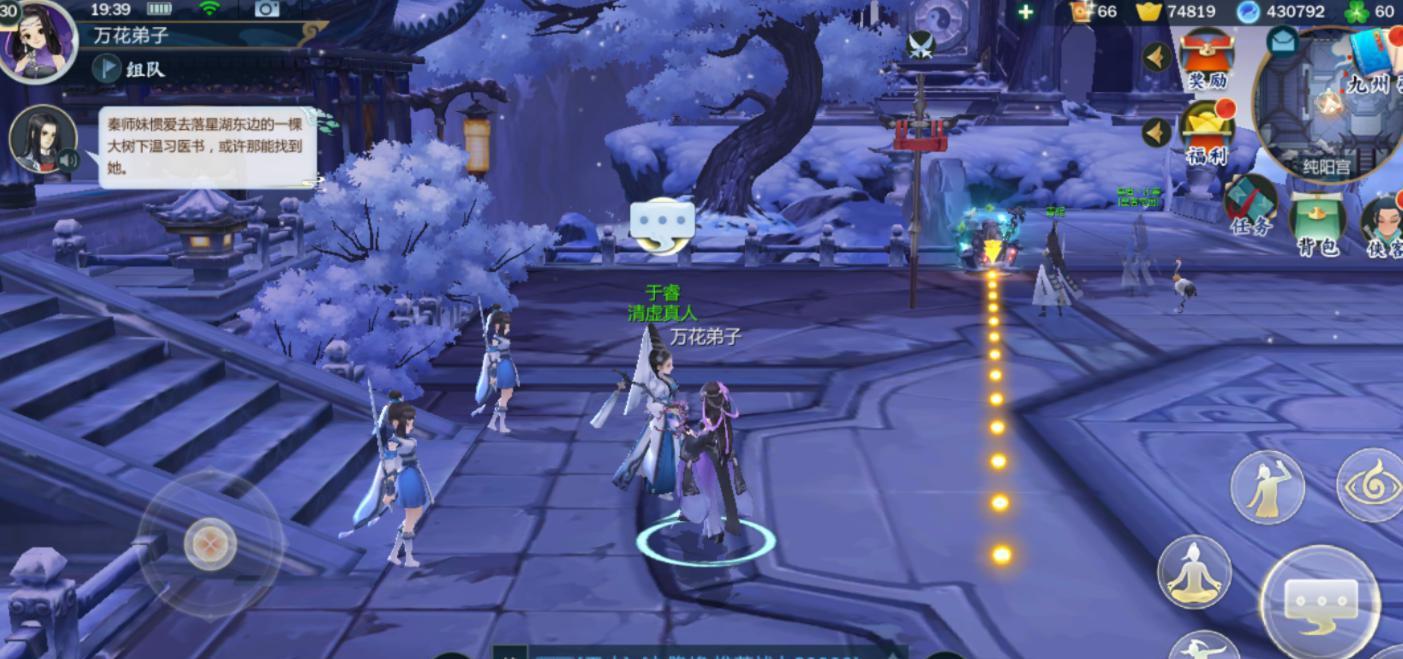Image resolution: width=1403 pixels, height=659 pixels.
Task: Take a screenshot with the camera icon
Action: click(267, 9)
